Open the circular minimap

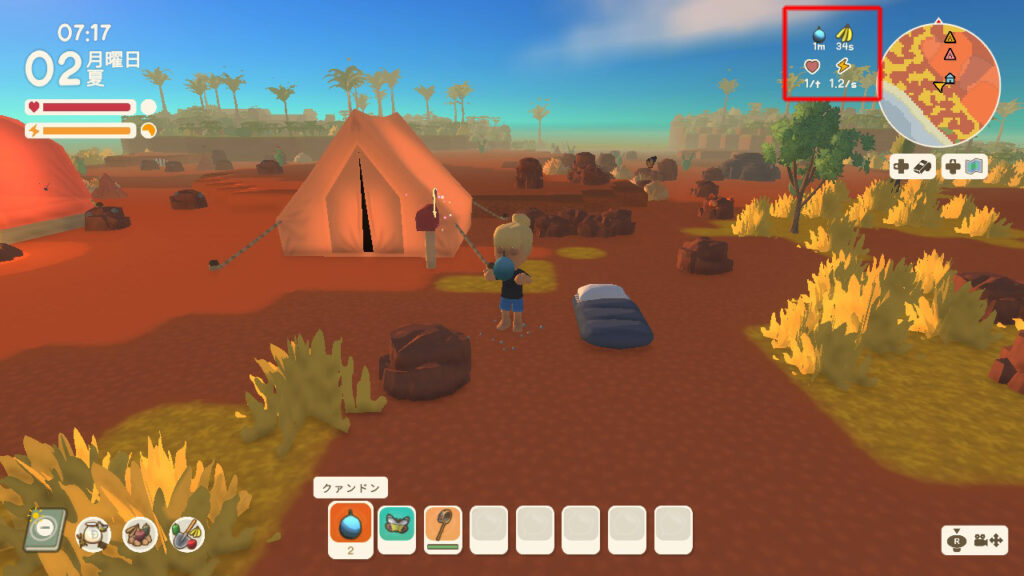(939, 86)
